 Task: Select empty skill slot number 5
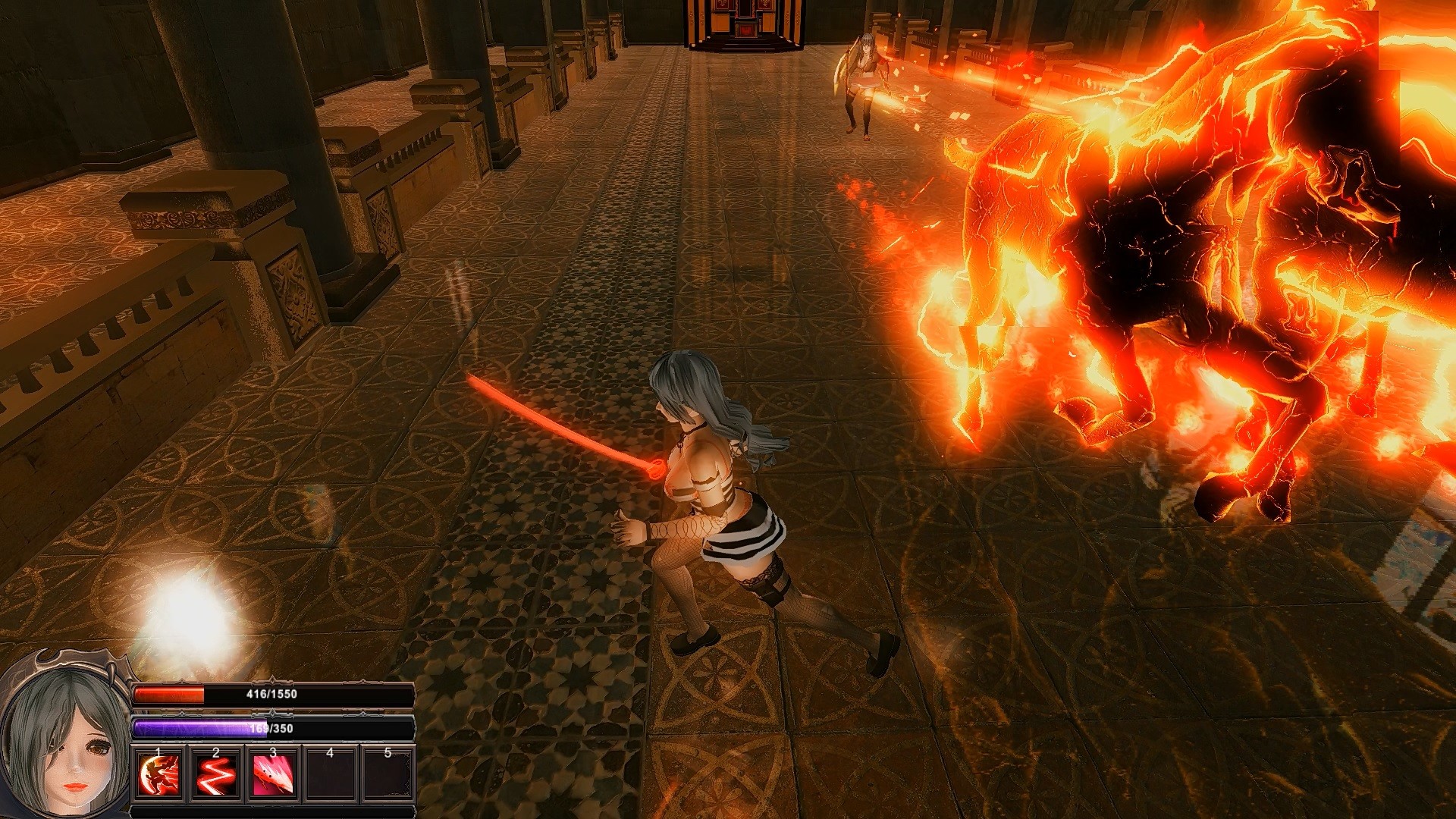click(388, 775)
